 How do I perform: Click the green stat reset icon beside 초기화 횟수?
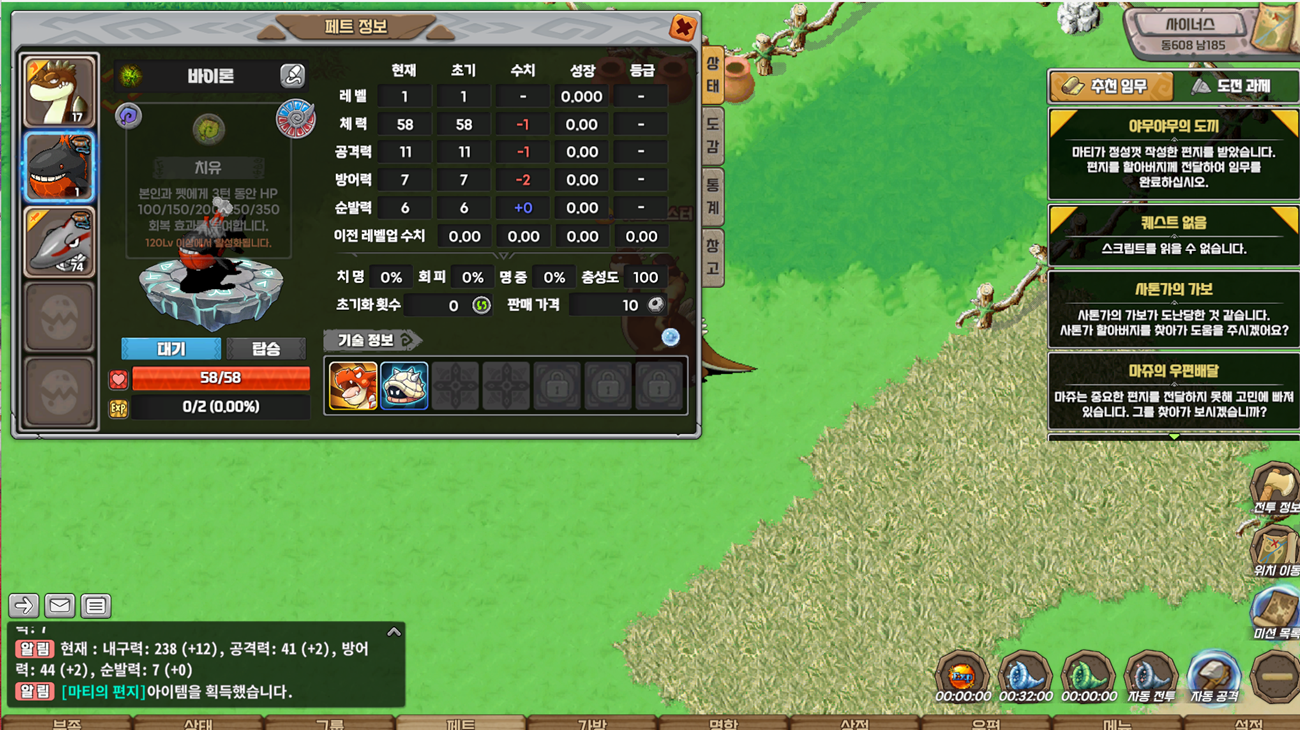[x=481, y=305]
